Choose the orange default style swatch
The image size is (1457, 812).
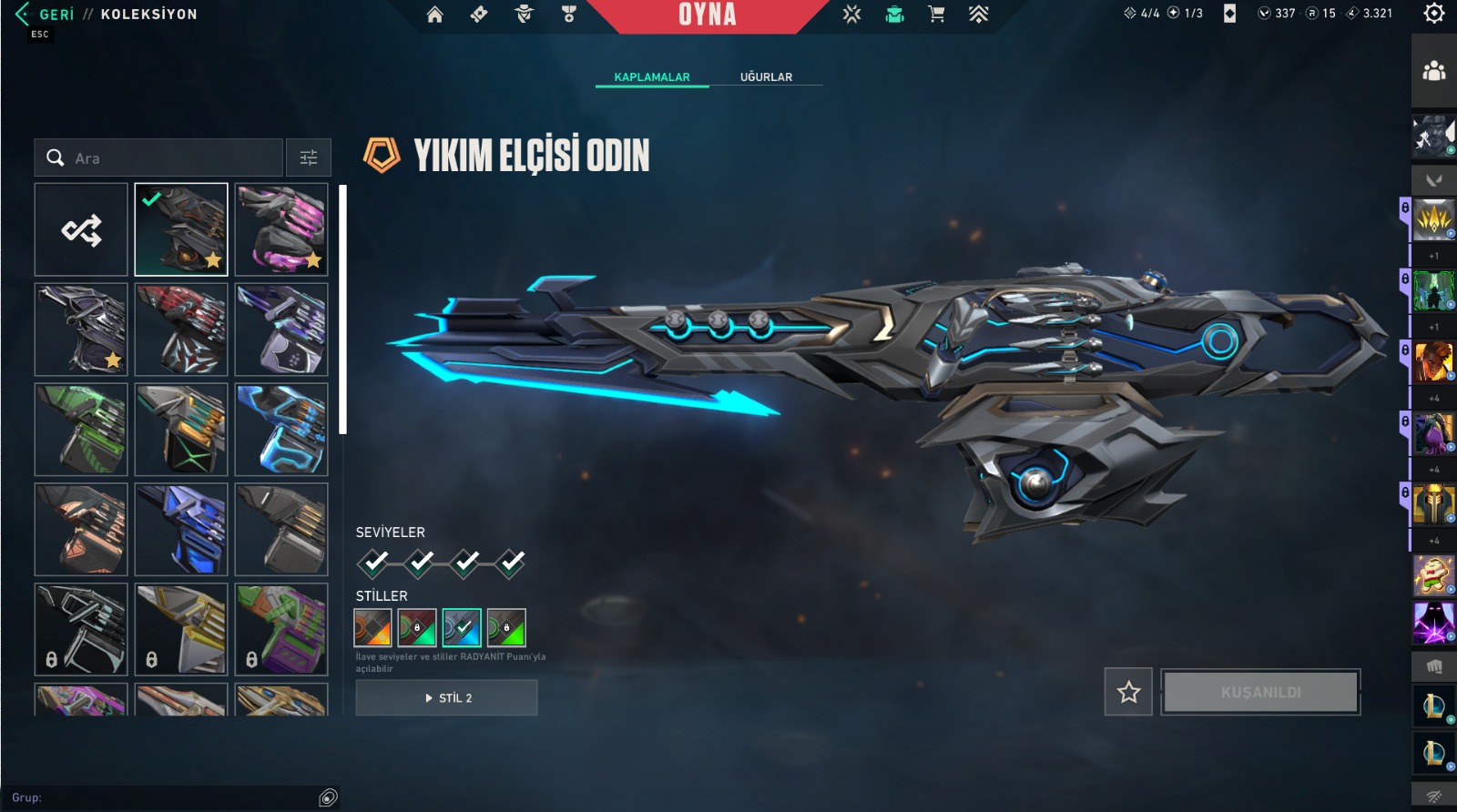(372, 627)
